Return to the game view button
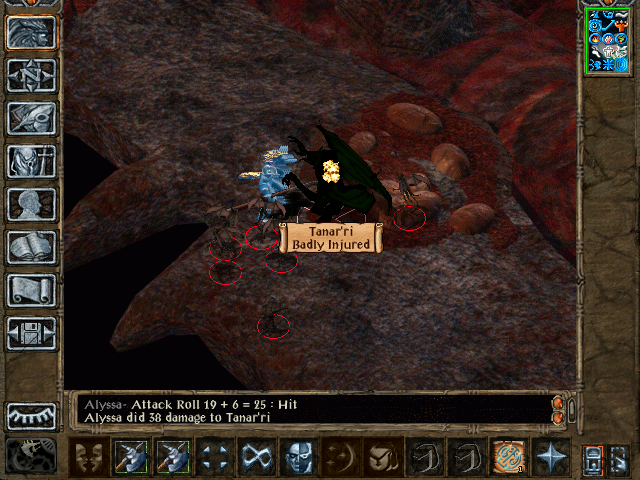Image resolution: width=640 pixels, height=480 pixels. (x=31, y=33)
